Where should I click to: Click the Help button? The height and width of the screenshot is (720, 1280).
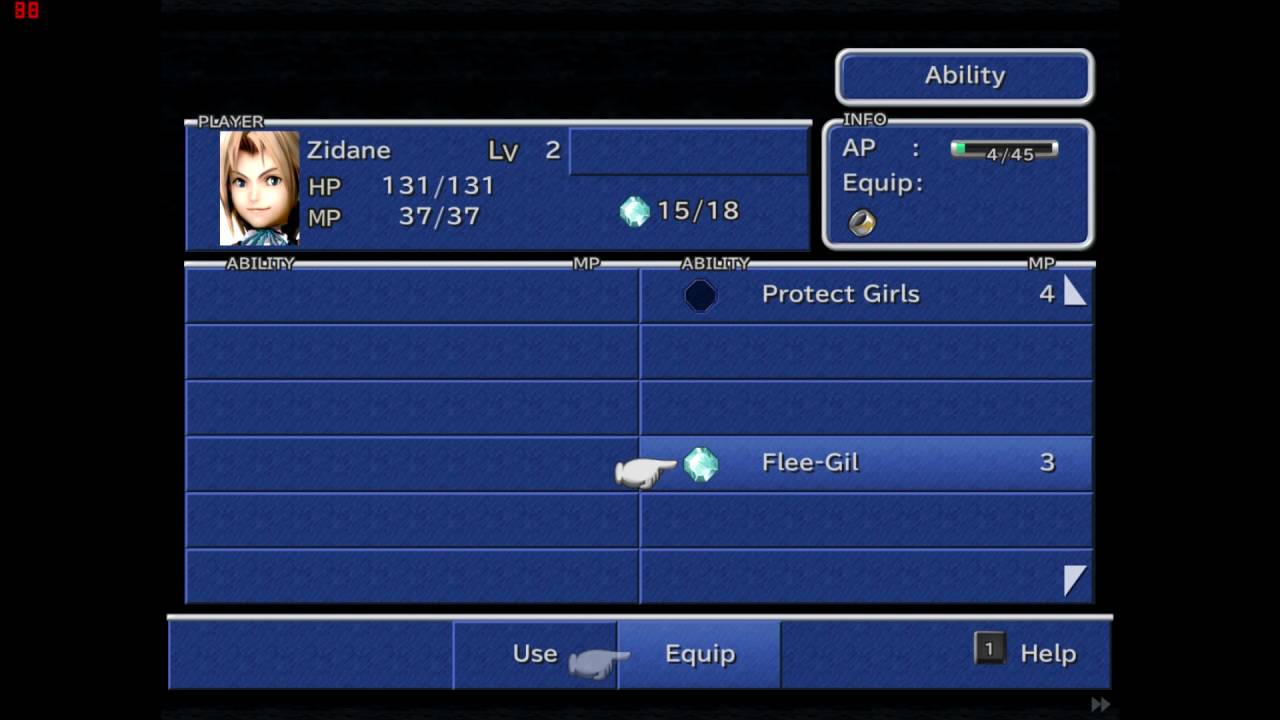click(1047, 653)
